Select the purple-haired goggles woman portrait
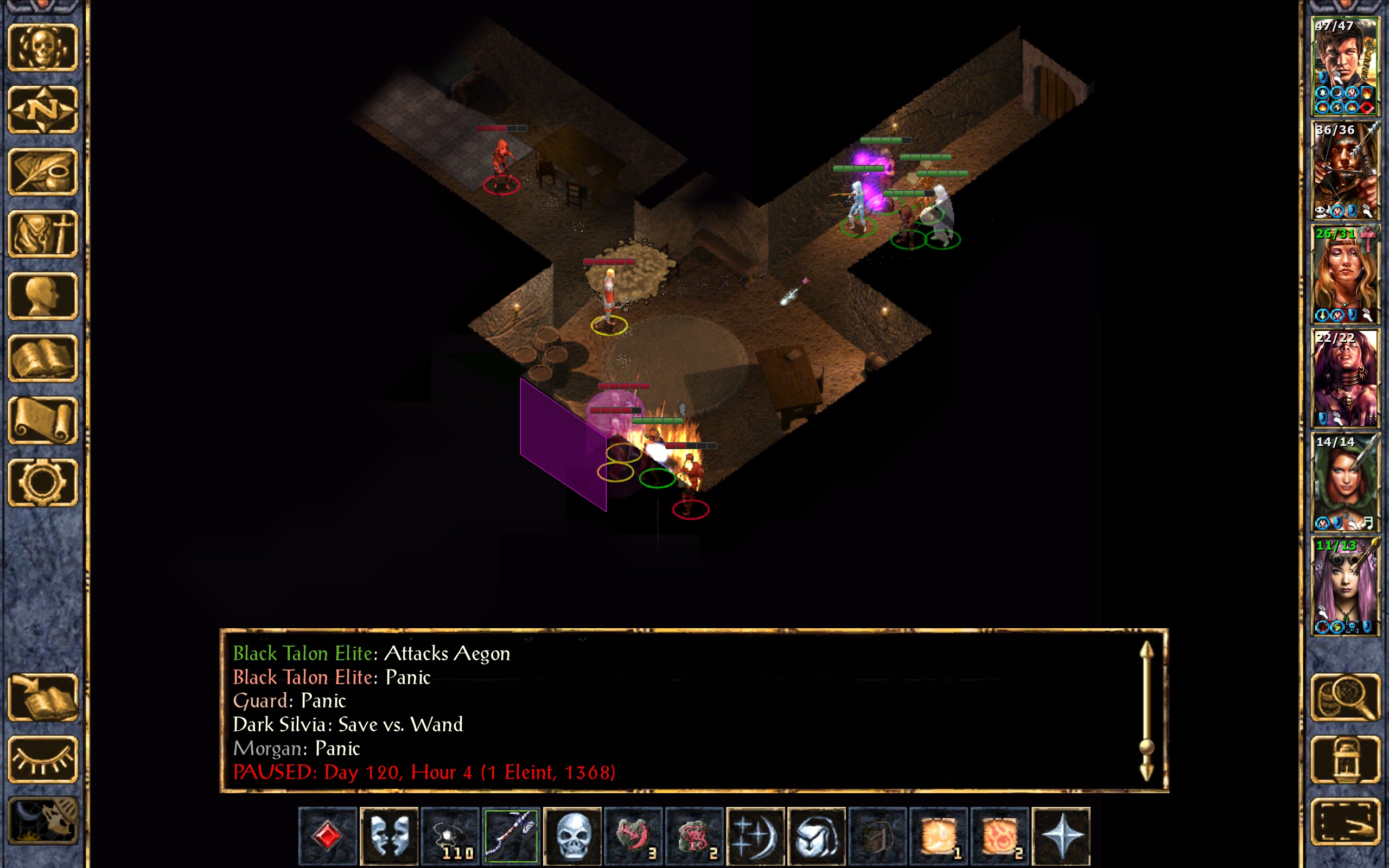 point(1345,586)
